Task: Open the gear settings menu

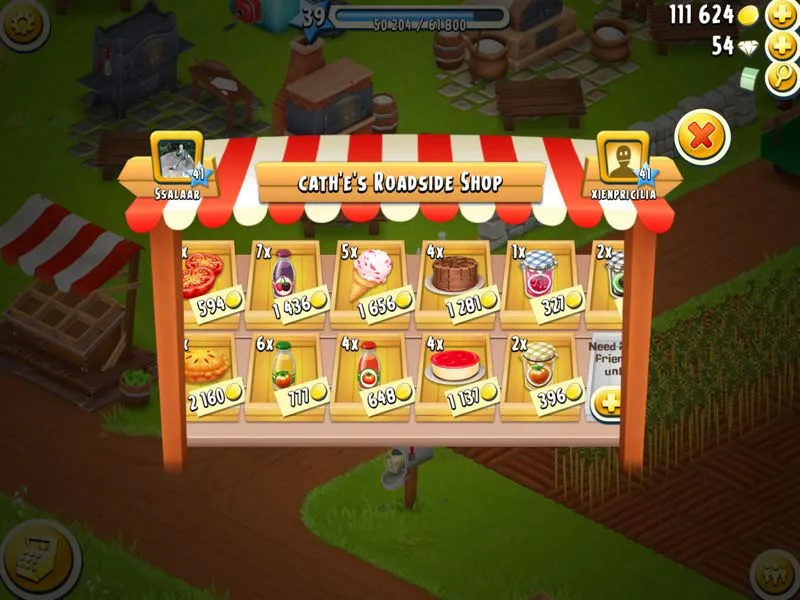Action: 22,22
